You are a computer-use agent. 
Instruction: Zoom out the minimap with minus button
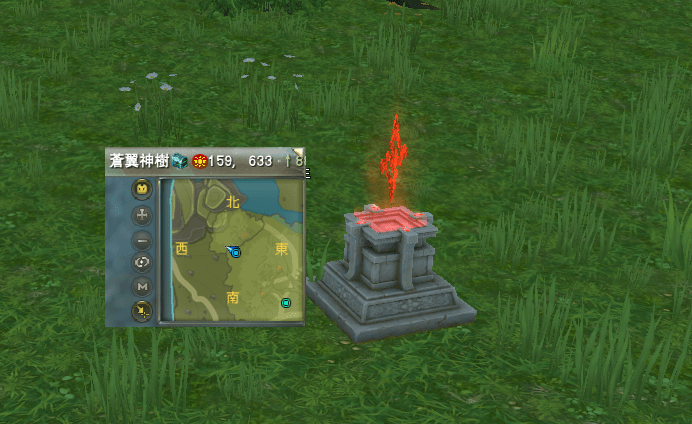pos(142,240)
